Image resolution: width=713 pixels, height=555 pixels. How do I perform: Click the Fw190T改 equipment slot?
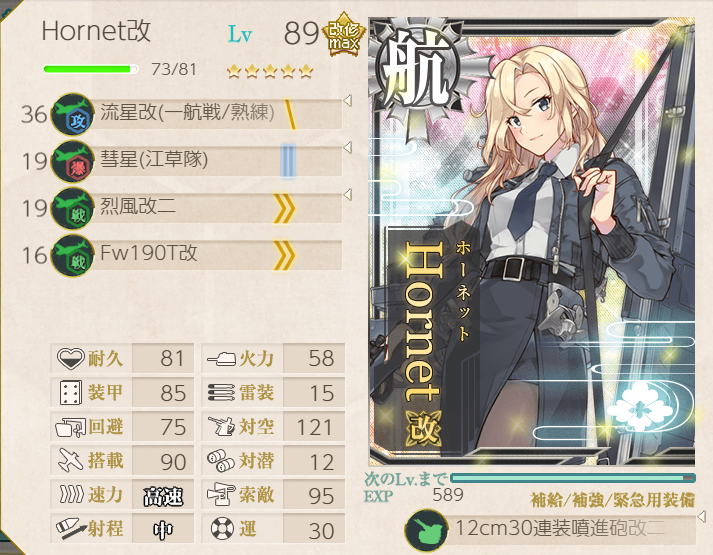click(195, 254)
